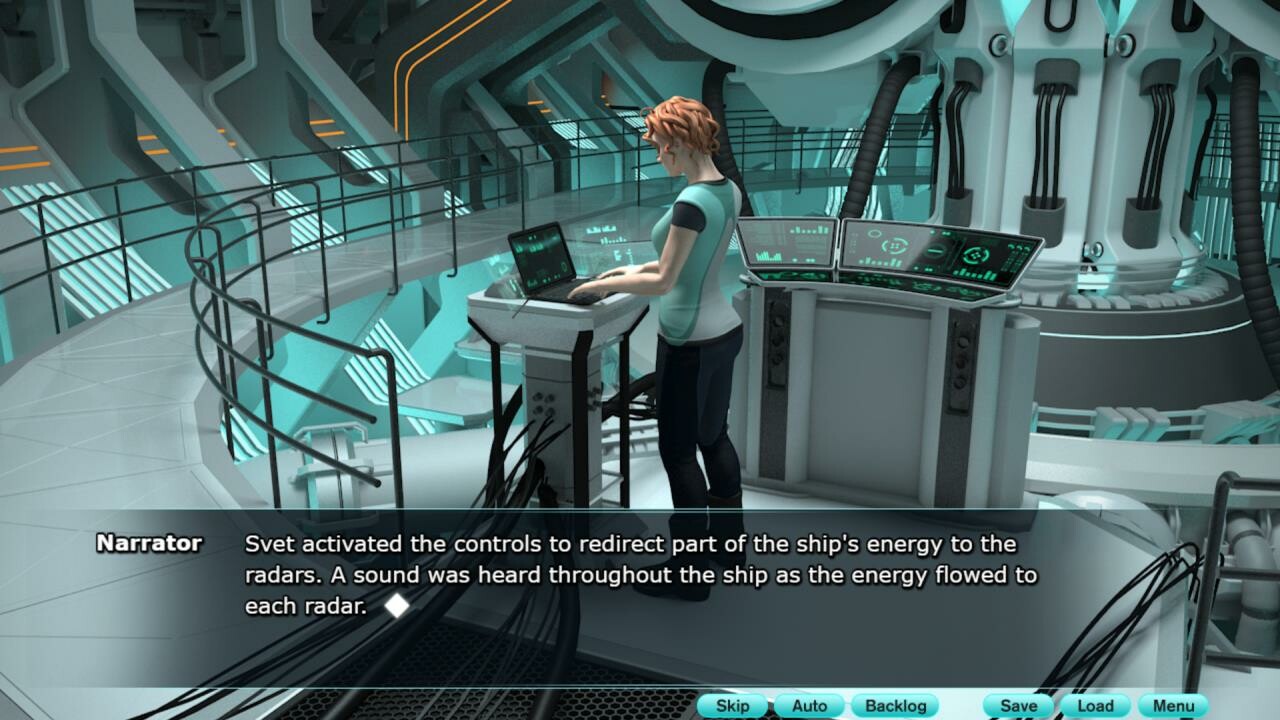1280x720 pixels.
Task: Open the game Menu
Action: coord(1173,705)
